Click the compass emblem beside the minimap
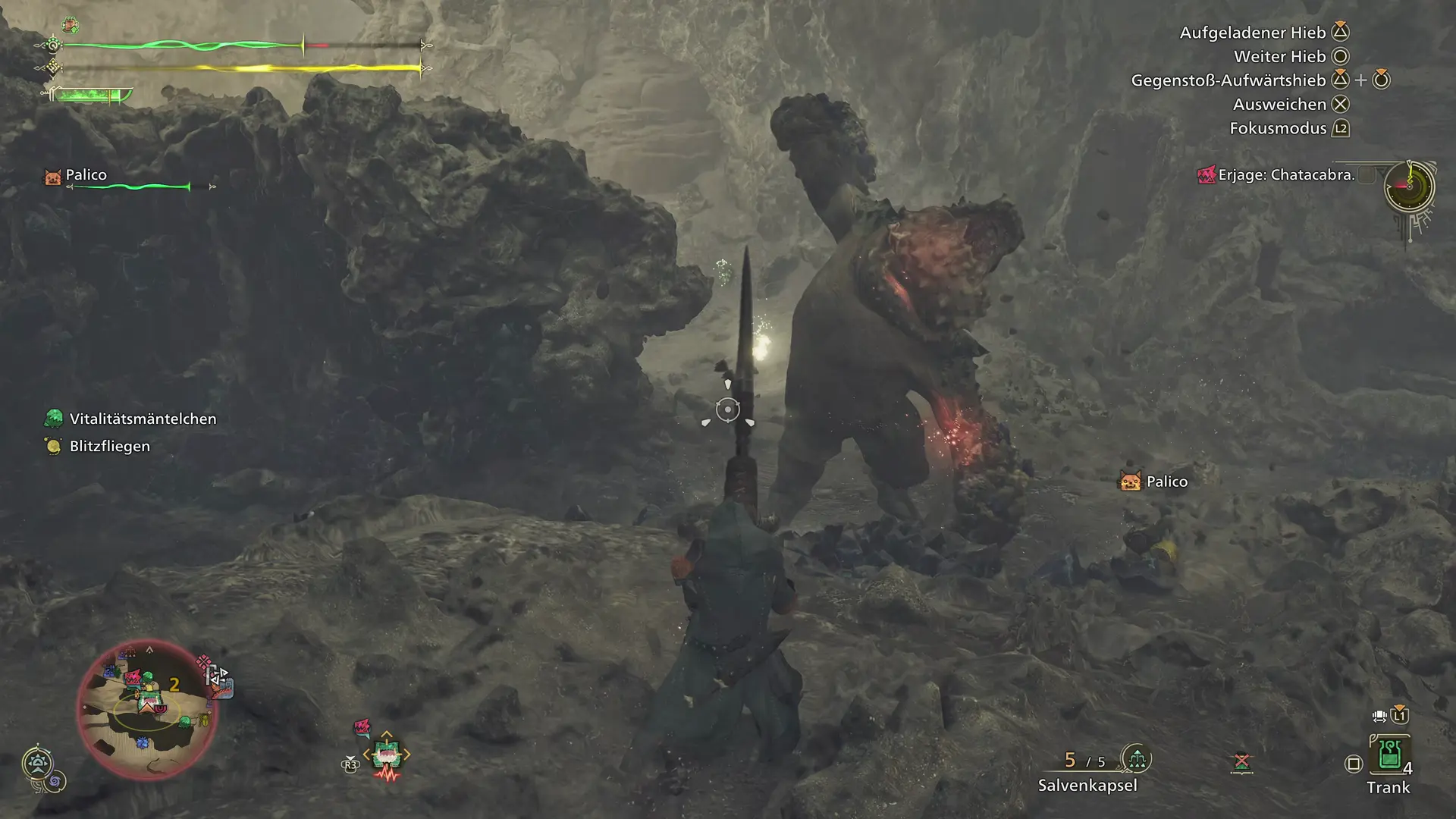Screen dimensions: 1456x819 [37, 763]
